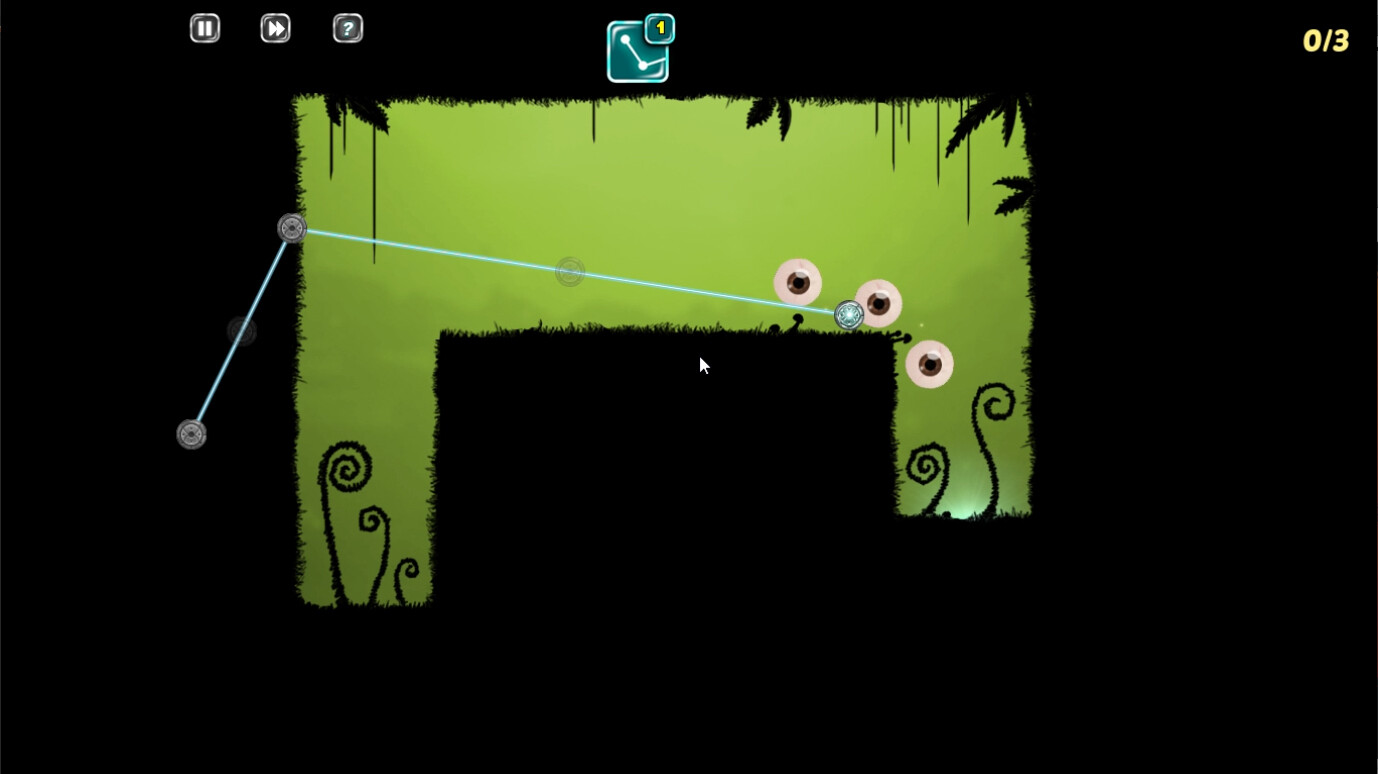Pause the game
Screen dimensions: 1378x774
pos(204,28)
